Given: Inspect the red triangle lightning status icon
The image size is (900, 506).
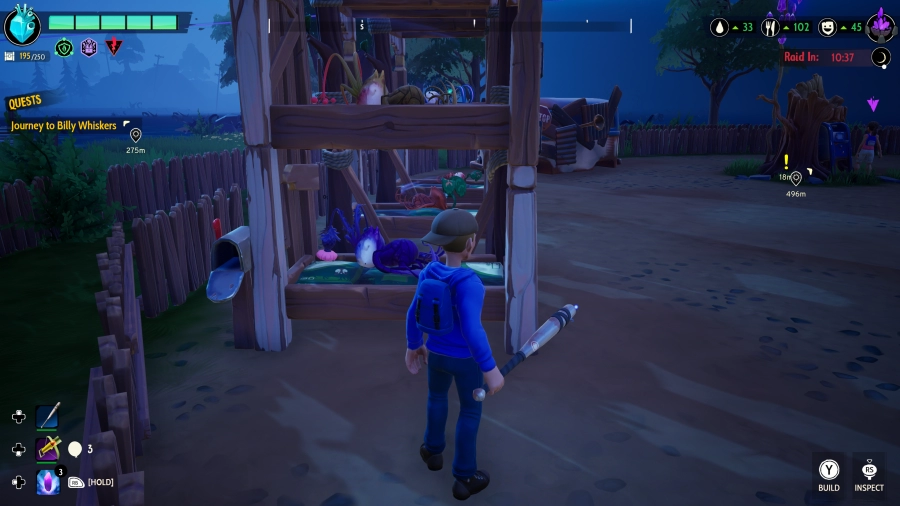Looking at the screenshot, I should [113, 47].
